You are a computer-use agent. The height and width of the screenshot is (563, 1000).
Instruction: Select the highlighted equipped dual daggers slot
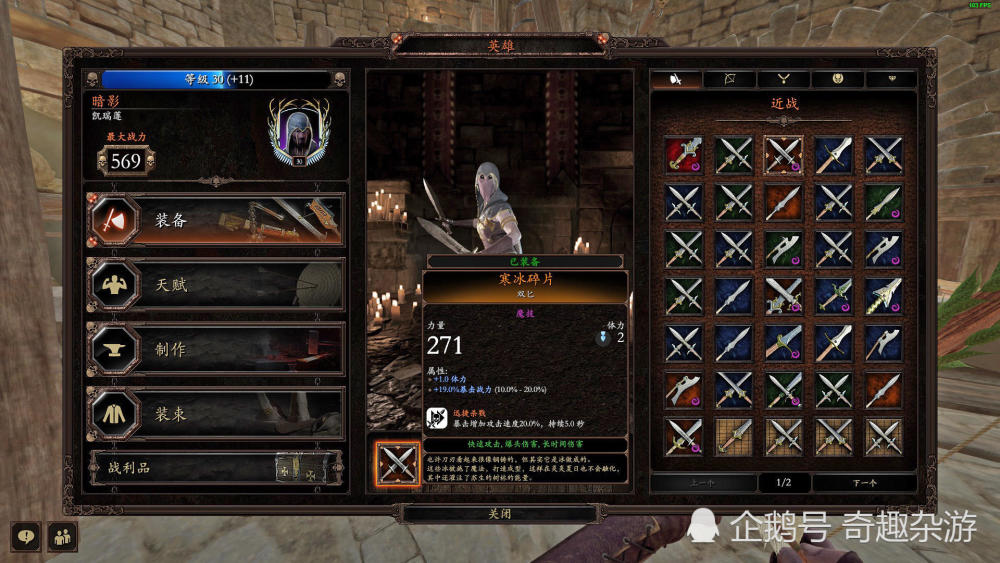click(783, 155)
